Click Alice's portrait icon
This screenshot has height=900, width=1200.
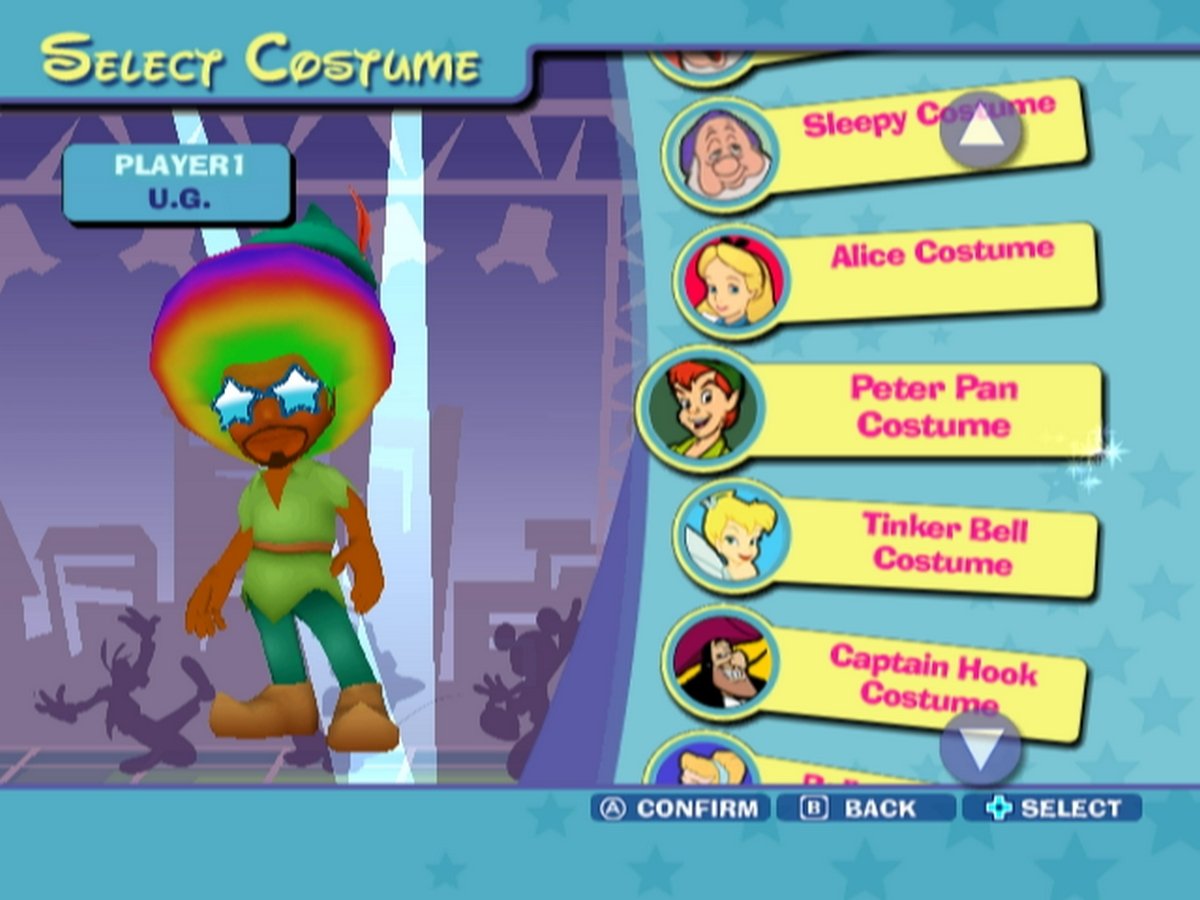(731, 282)
